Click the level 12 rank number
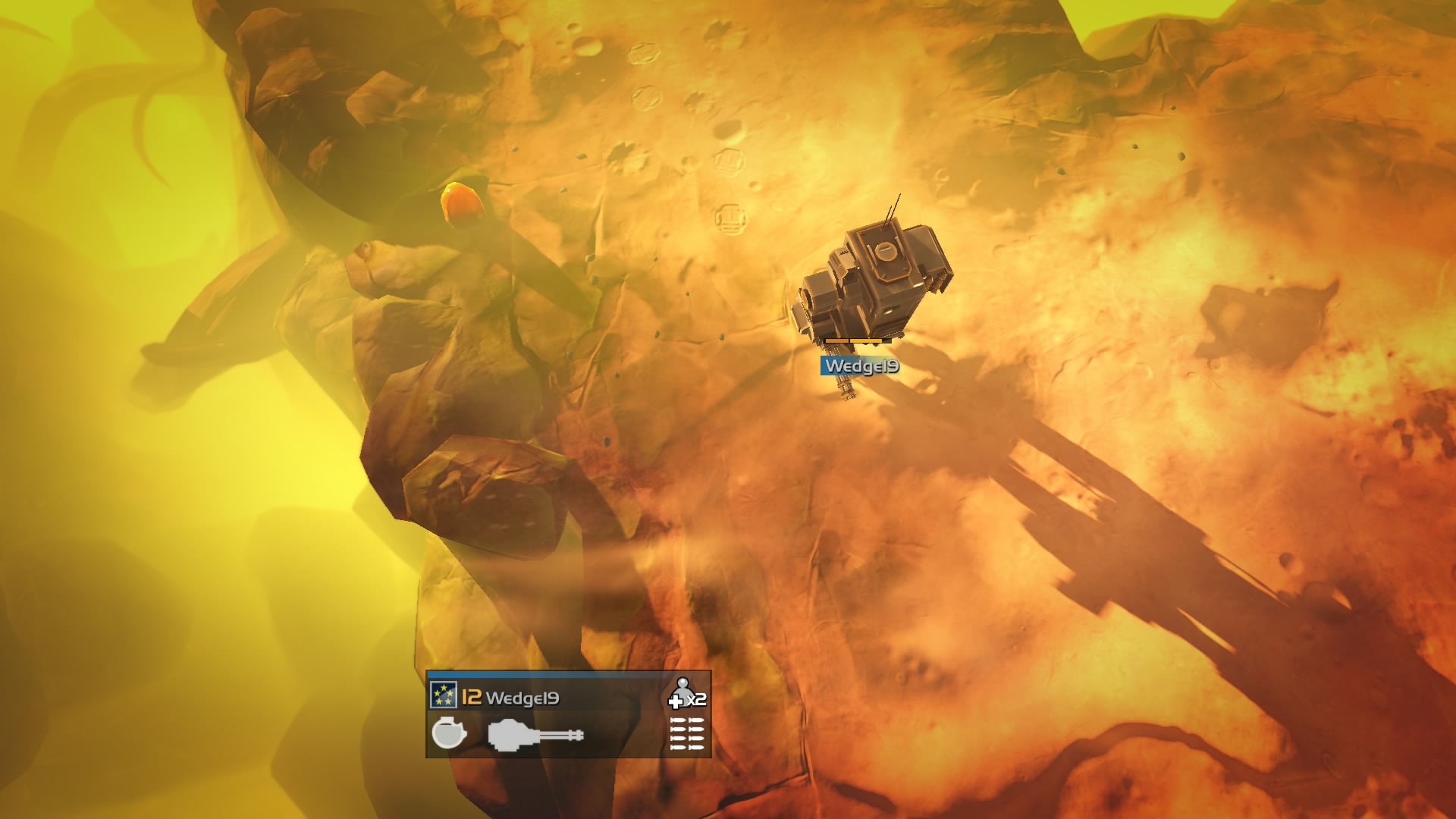The height and width of the screenshot is (819, 1456). coord(472,695)
